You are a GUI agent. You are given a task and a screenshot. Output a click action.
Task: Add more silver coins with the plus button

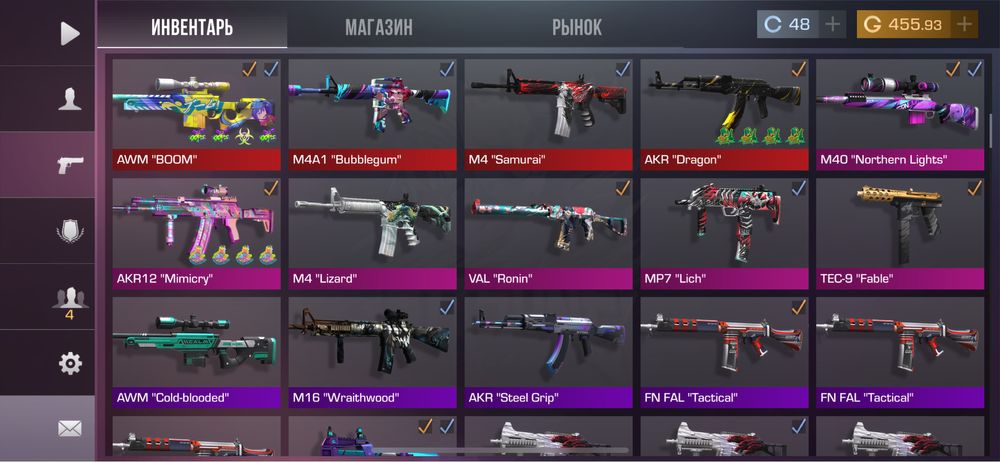click(832, 25)
